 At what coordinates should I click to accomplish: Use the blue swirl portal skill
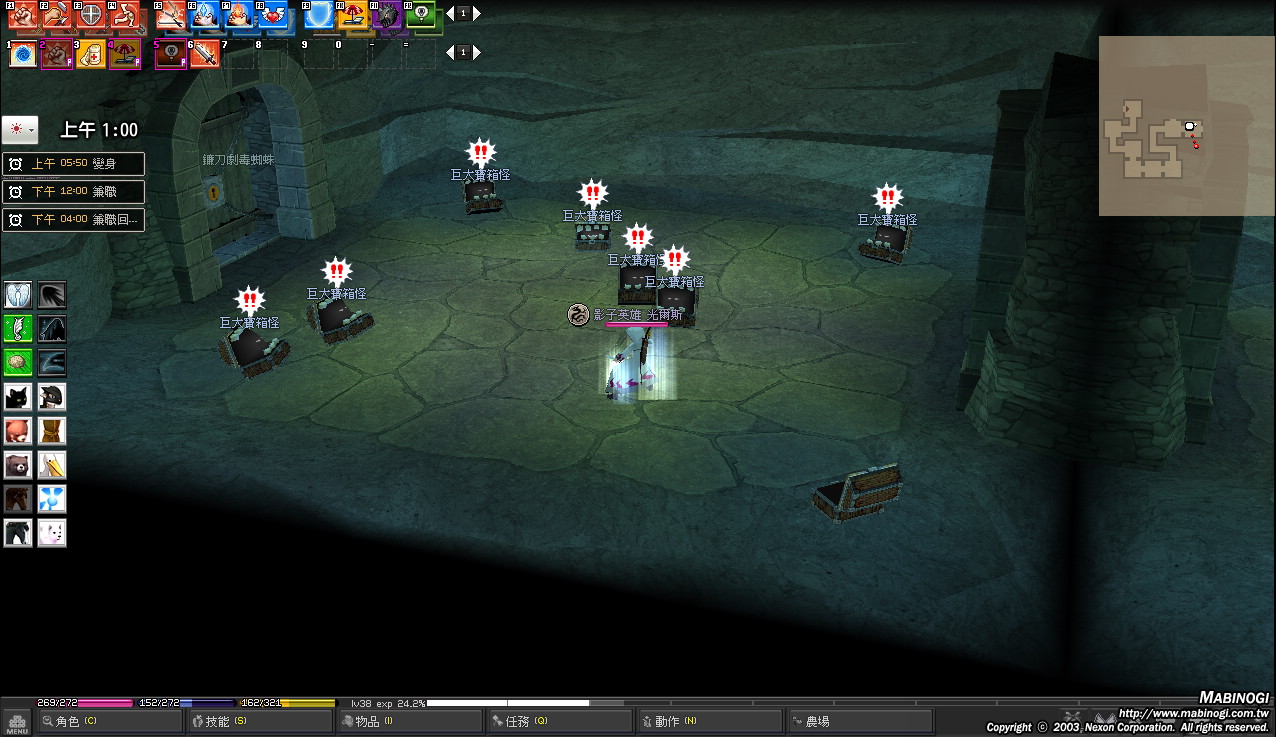pyautogui.click(x=23, y=55)
